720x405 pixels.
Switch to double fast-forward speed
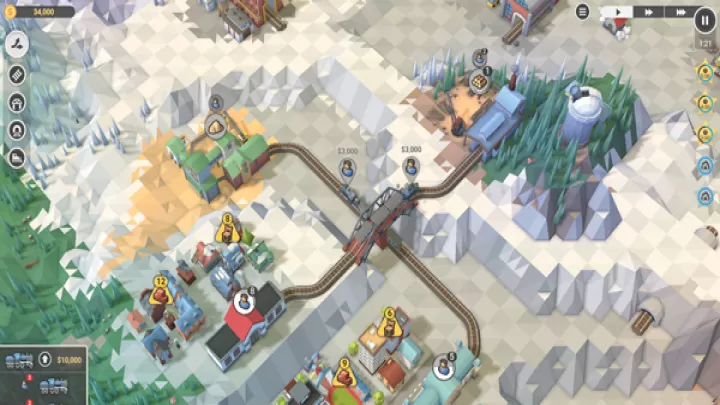(x=650, y=12)
